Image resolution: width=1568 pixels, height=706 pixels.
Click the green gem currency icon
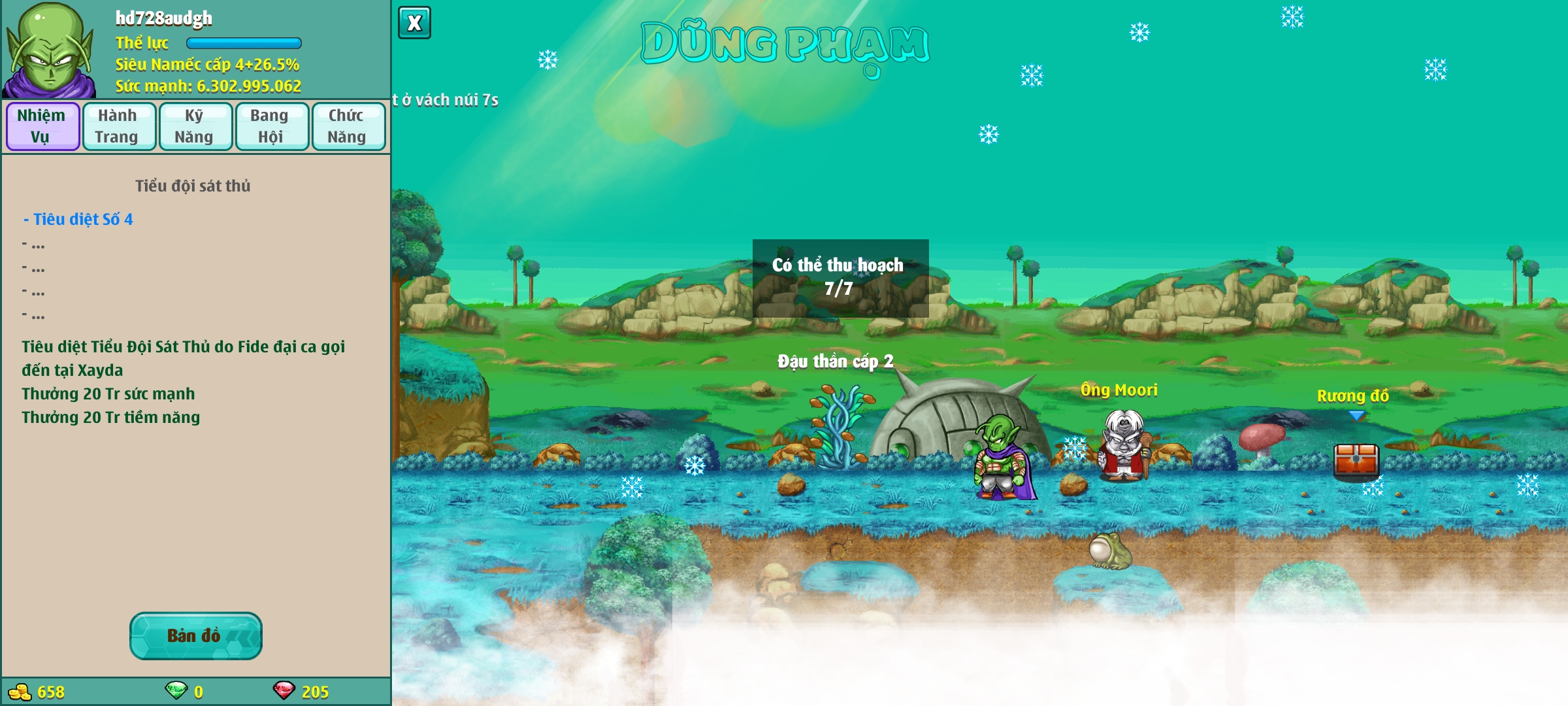176,690
